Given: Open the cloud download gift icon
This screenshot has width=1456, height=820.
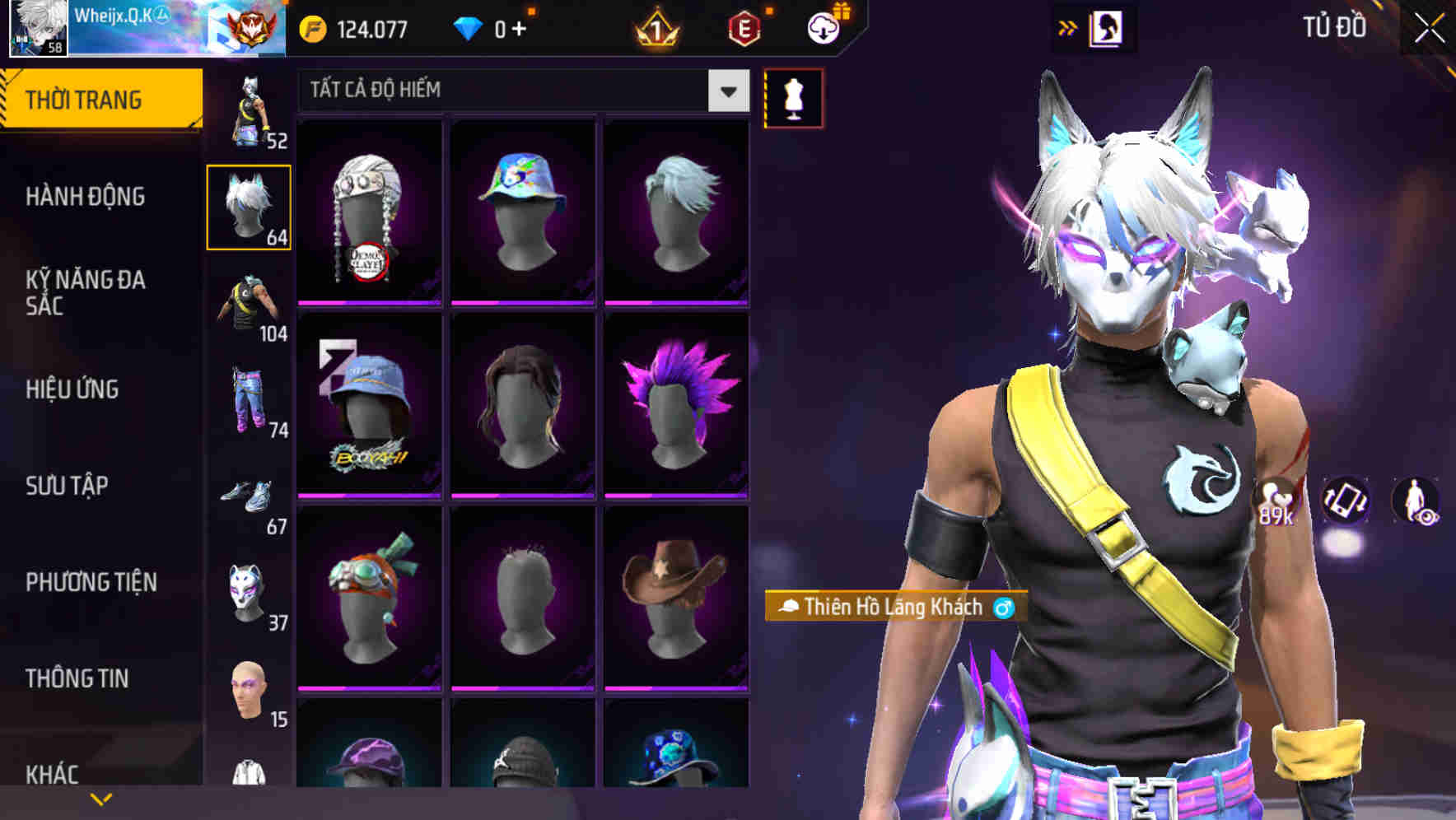Looking at the screenshot, I should click(823, 27).
